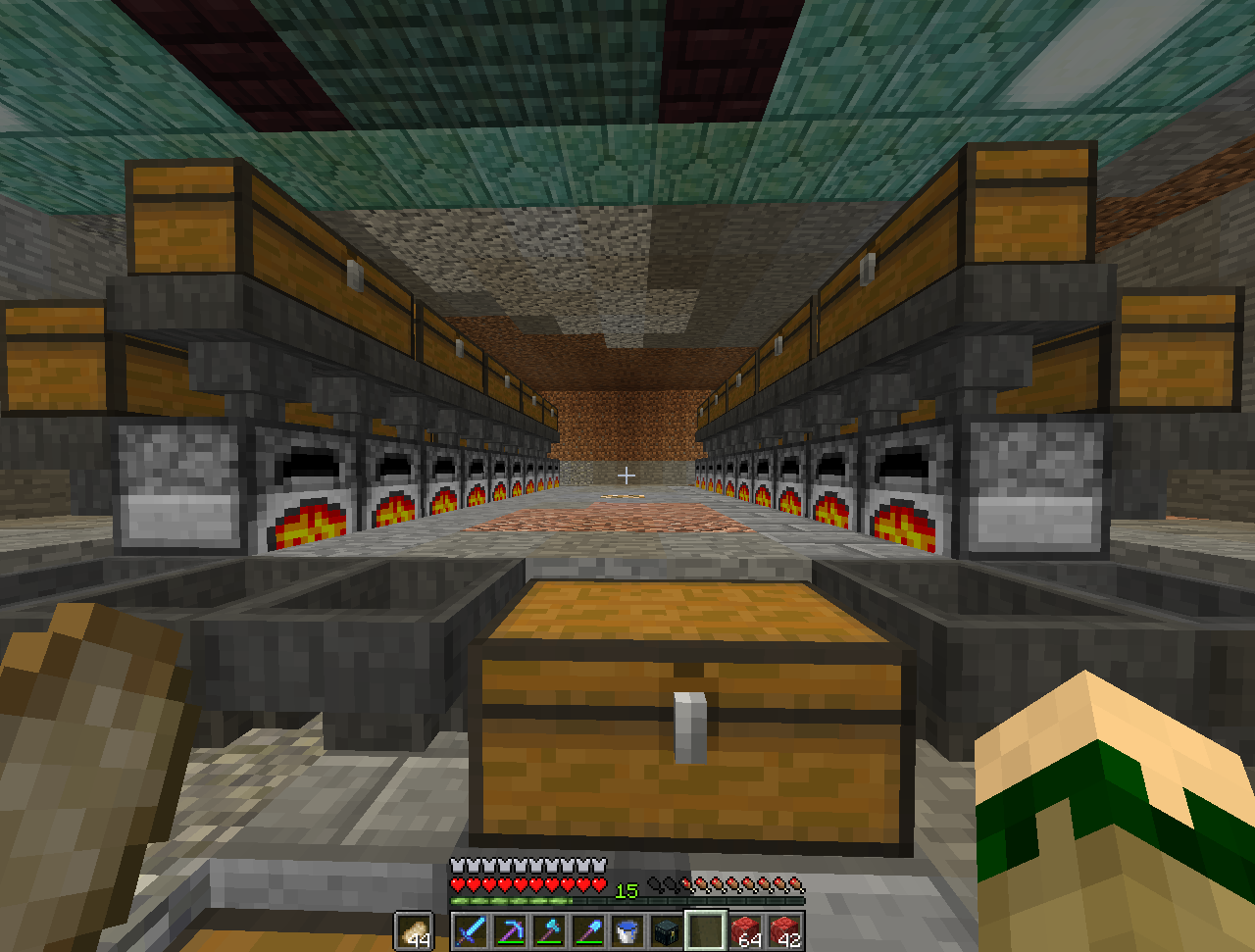Switch to the diamond shovel slot
The height and width of the screenshot is (952, 1255).
pyautogui.click(x=588, y=930)
